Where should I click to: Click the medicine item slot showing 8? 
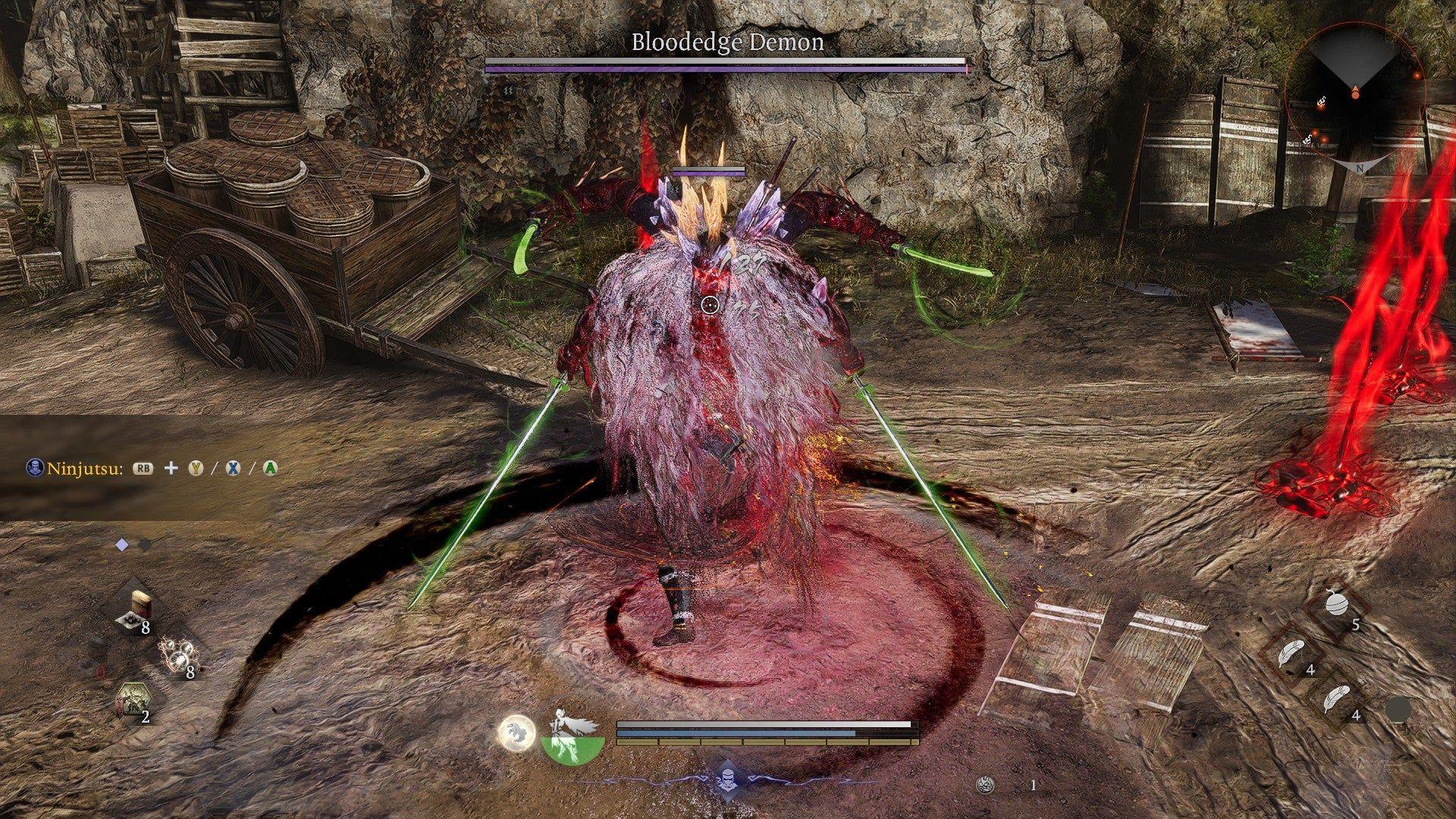click(x=139, y=609)
